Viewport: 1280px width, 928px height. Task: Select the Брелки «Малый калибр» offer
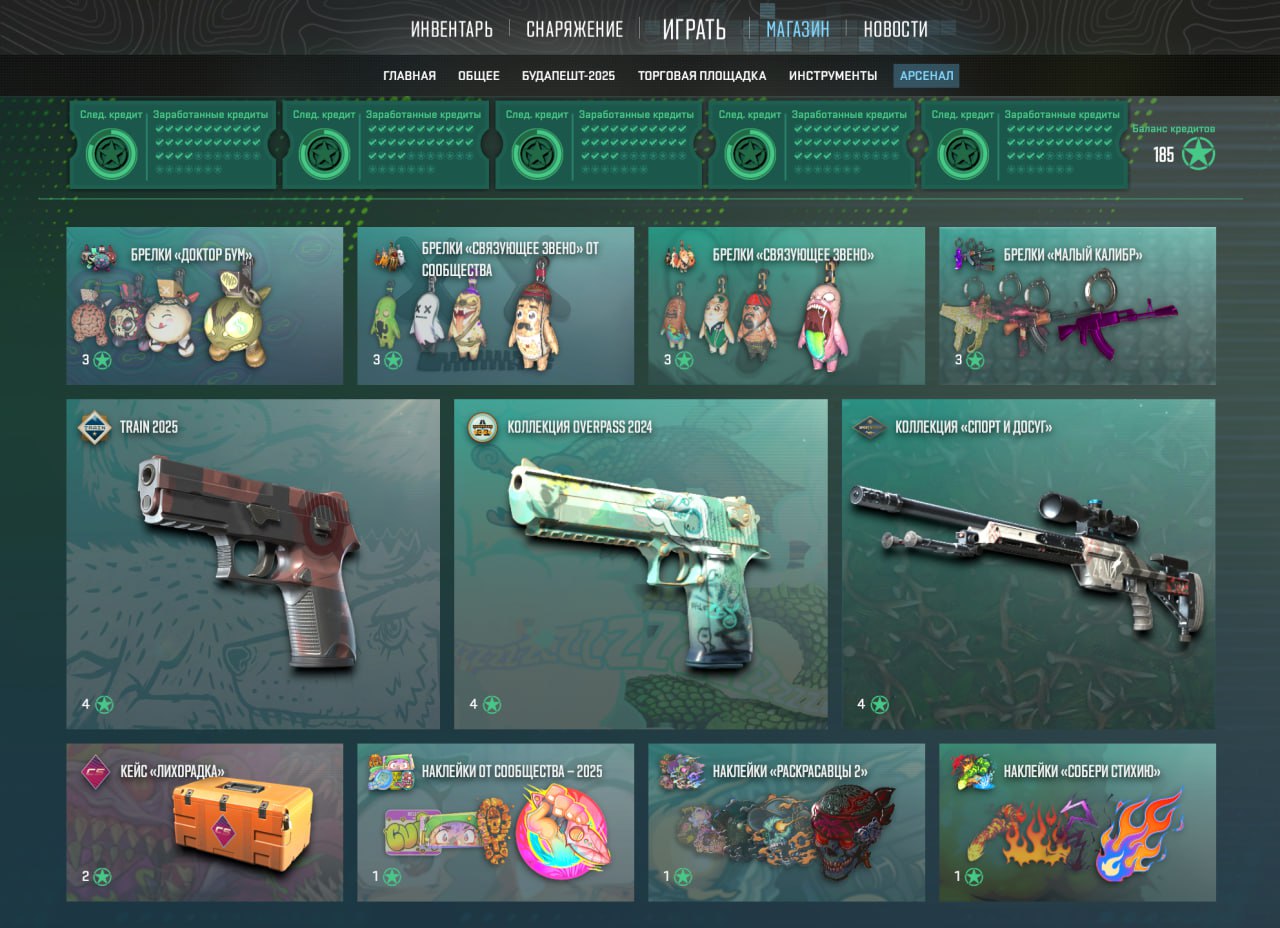tap(1077, 306)
